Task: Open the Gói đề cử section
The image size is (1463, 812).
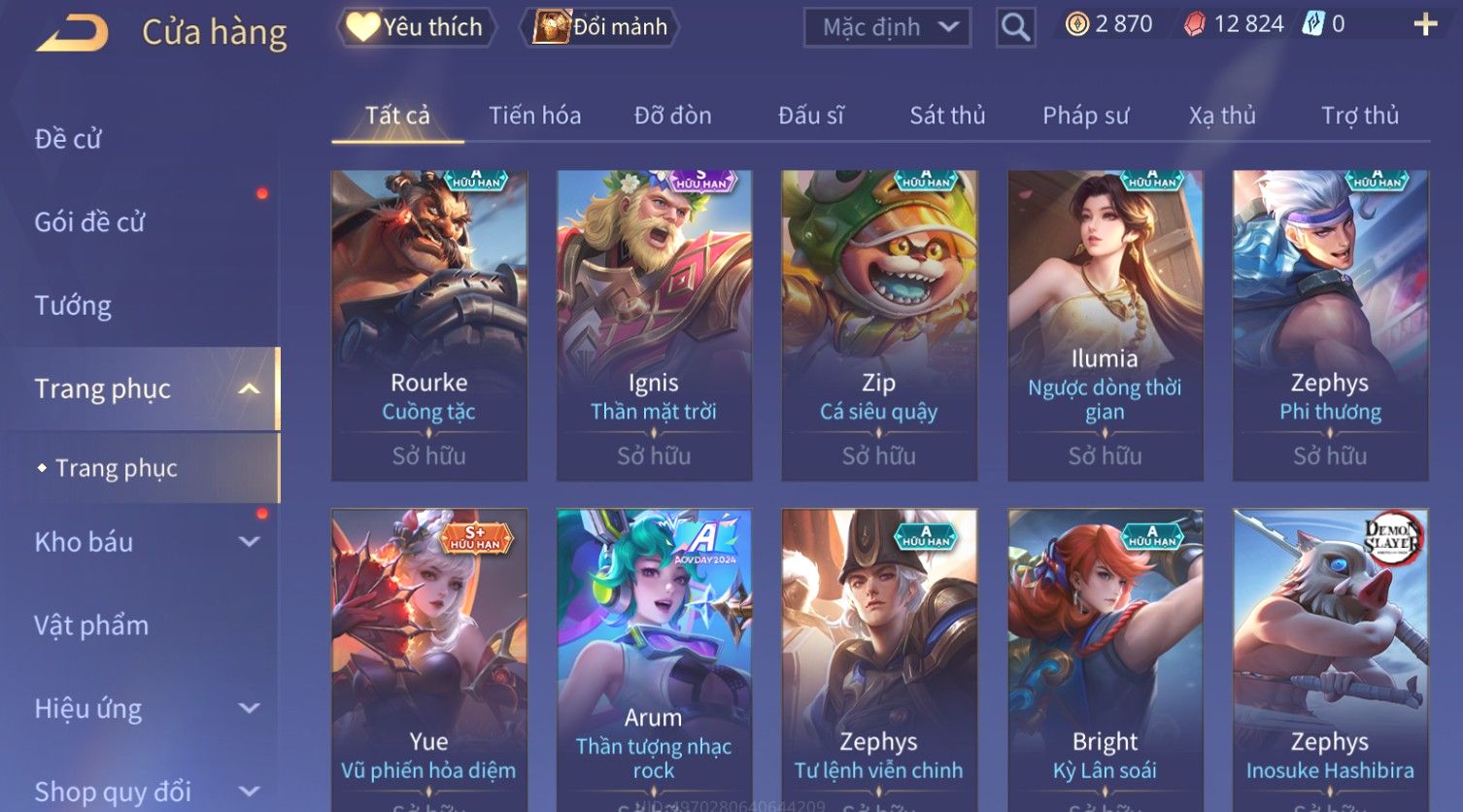Action: tap(89, 222)
